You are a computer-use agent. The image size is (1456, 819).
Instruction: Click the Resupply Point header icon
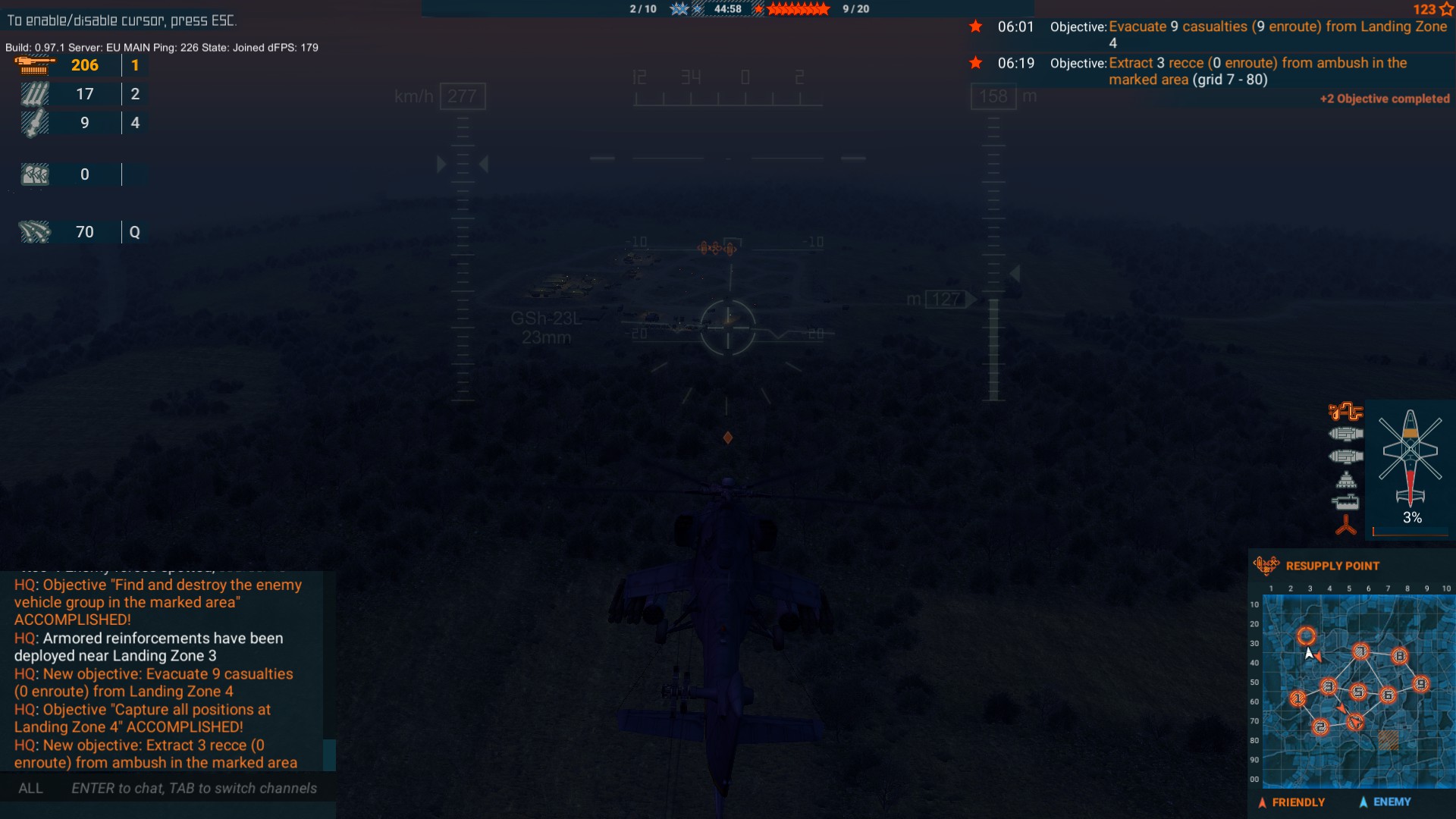point(1265,565)
